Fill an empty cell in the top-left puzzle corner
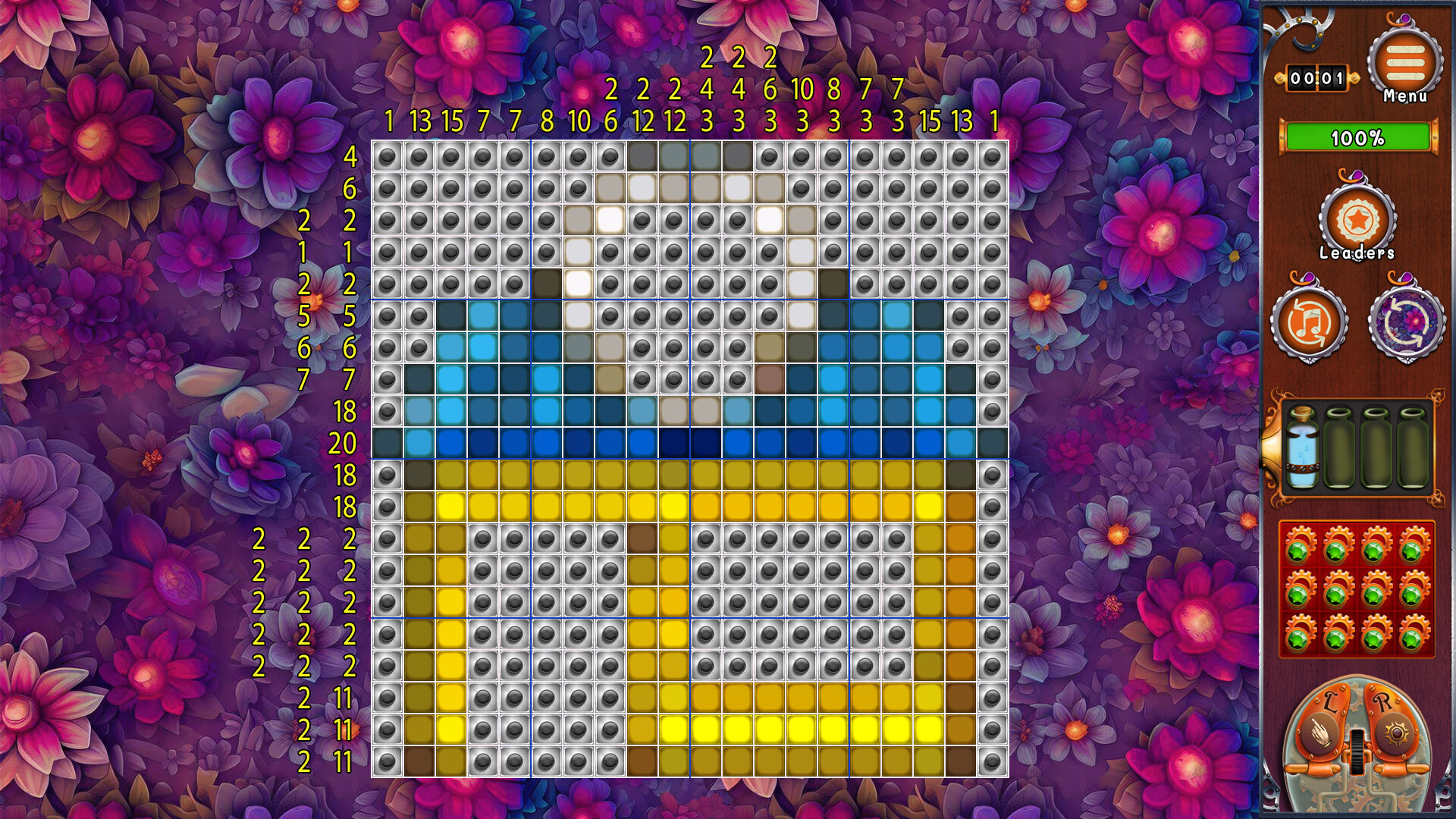This screenshot has height=819, width=1456. 387,158
